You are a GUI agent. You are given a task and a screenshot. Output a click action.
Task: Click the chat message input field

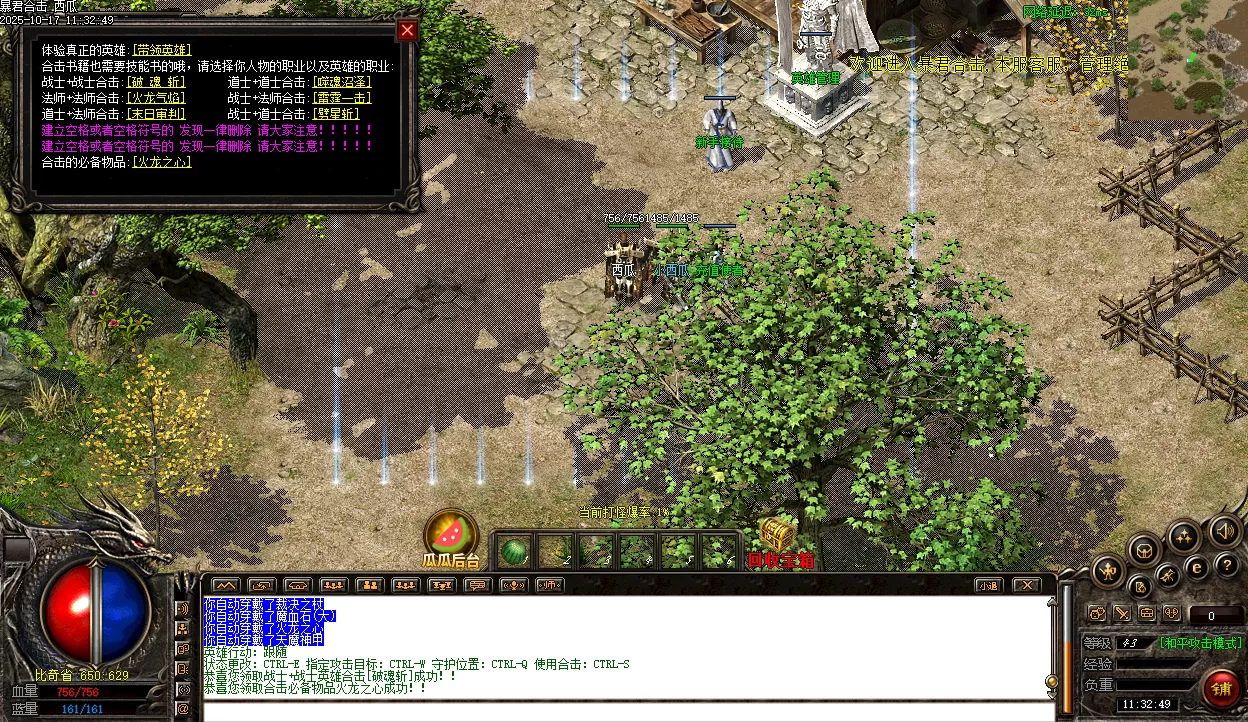pos(628,712)
